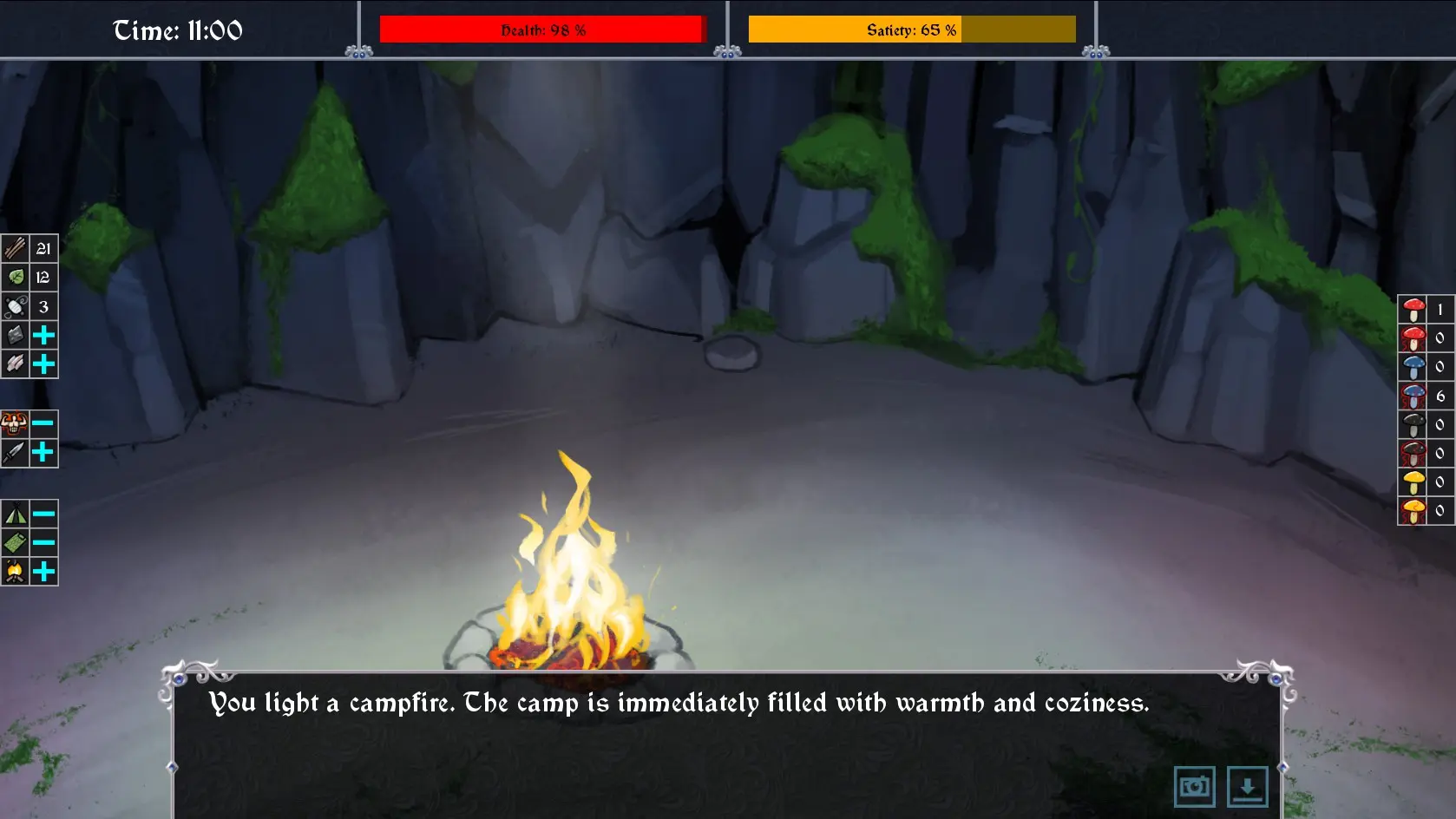Select the plain red mushroom slot
The width and height of the screenshot is (1456, 819).
tap(1413, 309)
